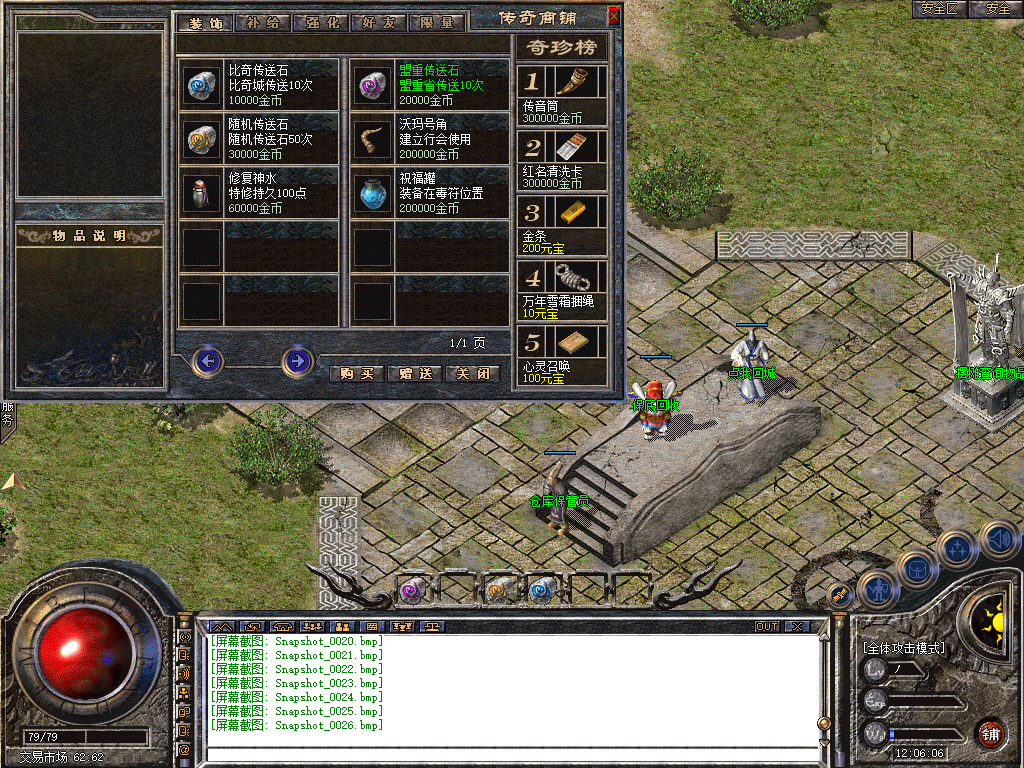Viewport: 1024px width, 768px height.
Task: Close the shop with the red X
Action: [614, 16]
